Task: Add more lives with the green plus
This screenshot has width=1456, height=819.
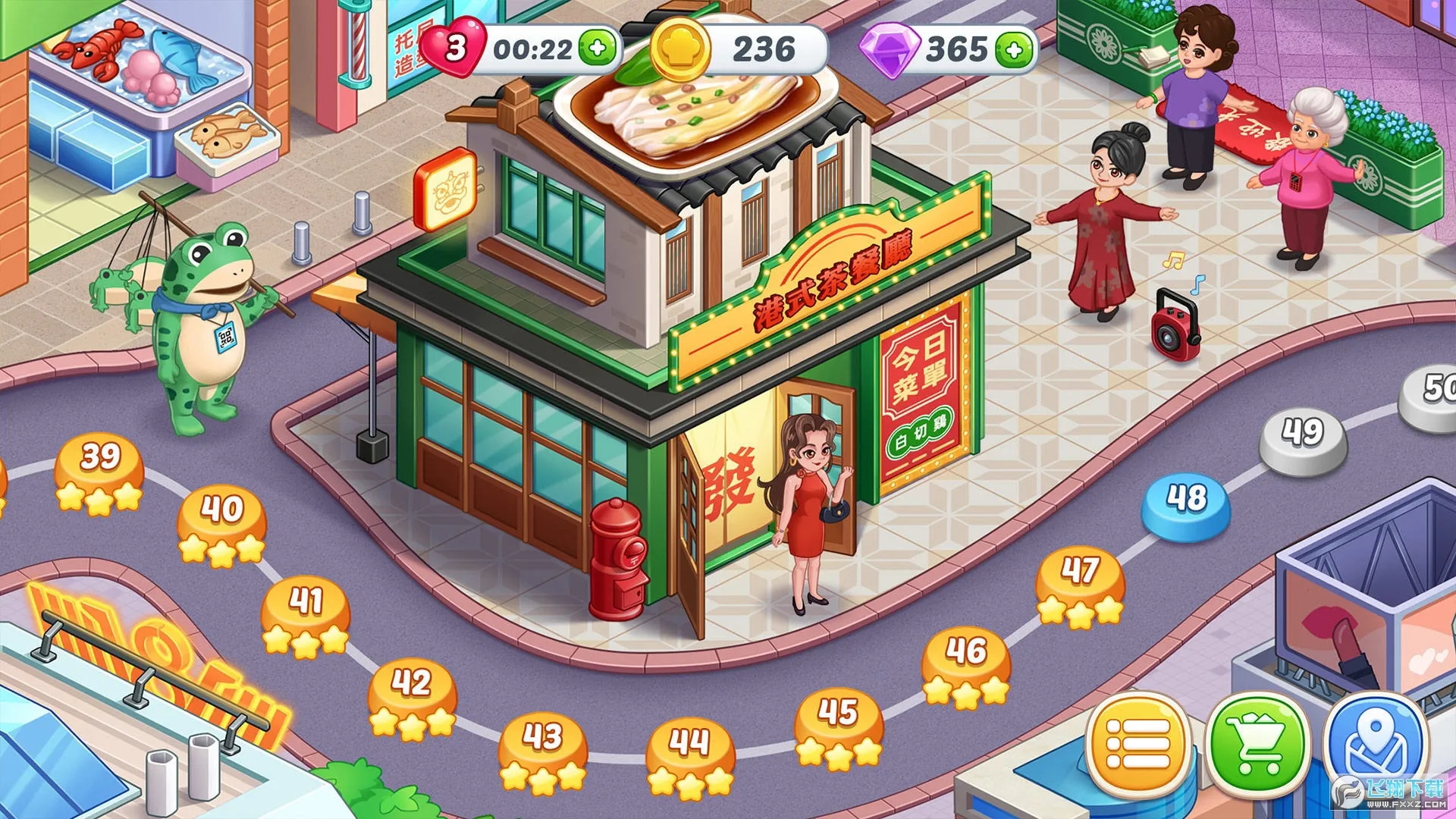Action: (598, 49)
